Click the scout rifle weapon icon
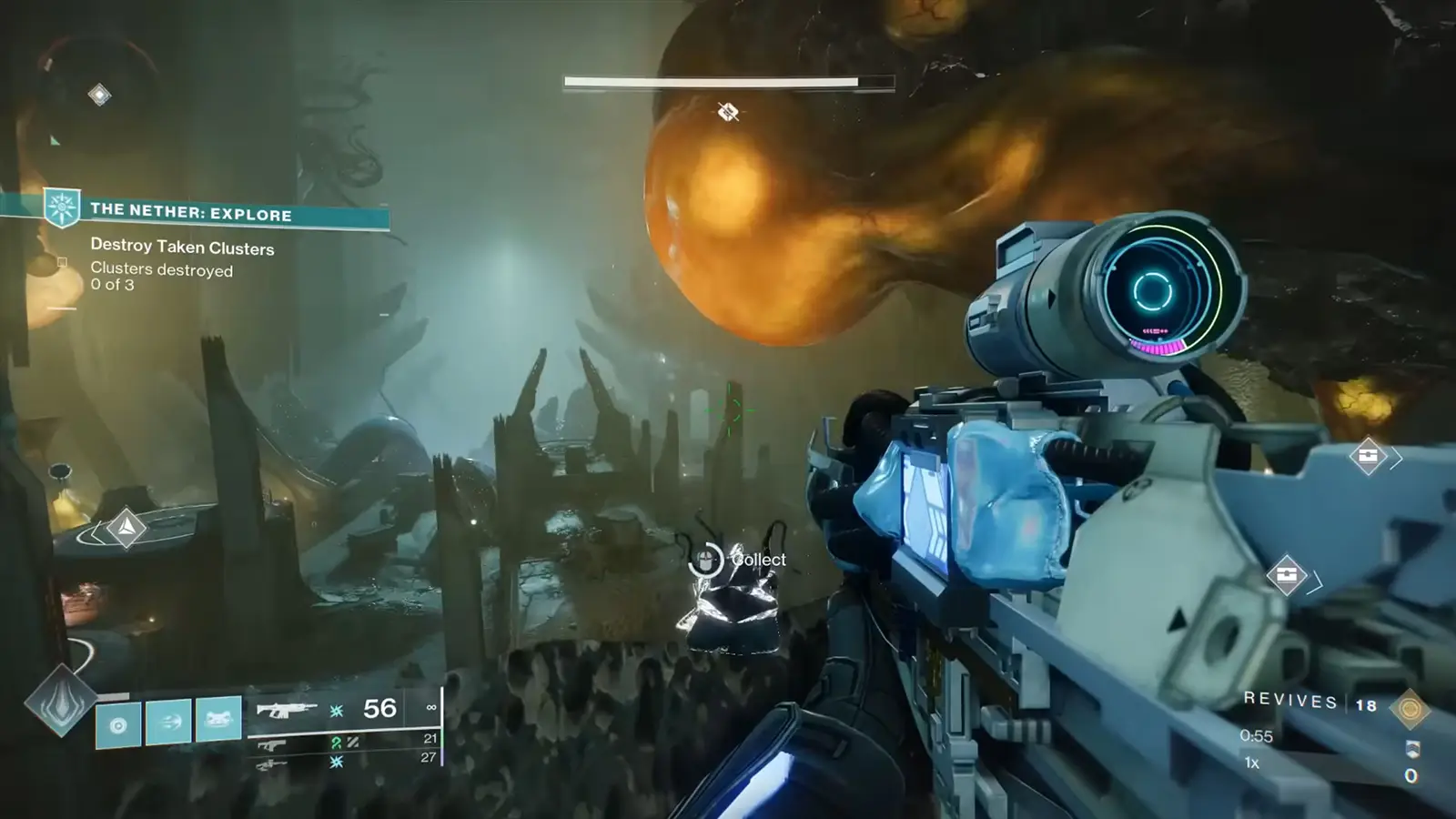The width and height of the screenshot is (1456, 819). coord(270,765)
